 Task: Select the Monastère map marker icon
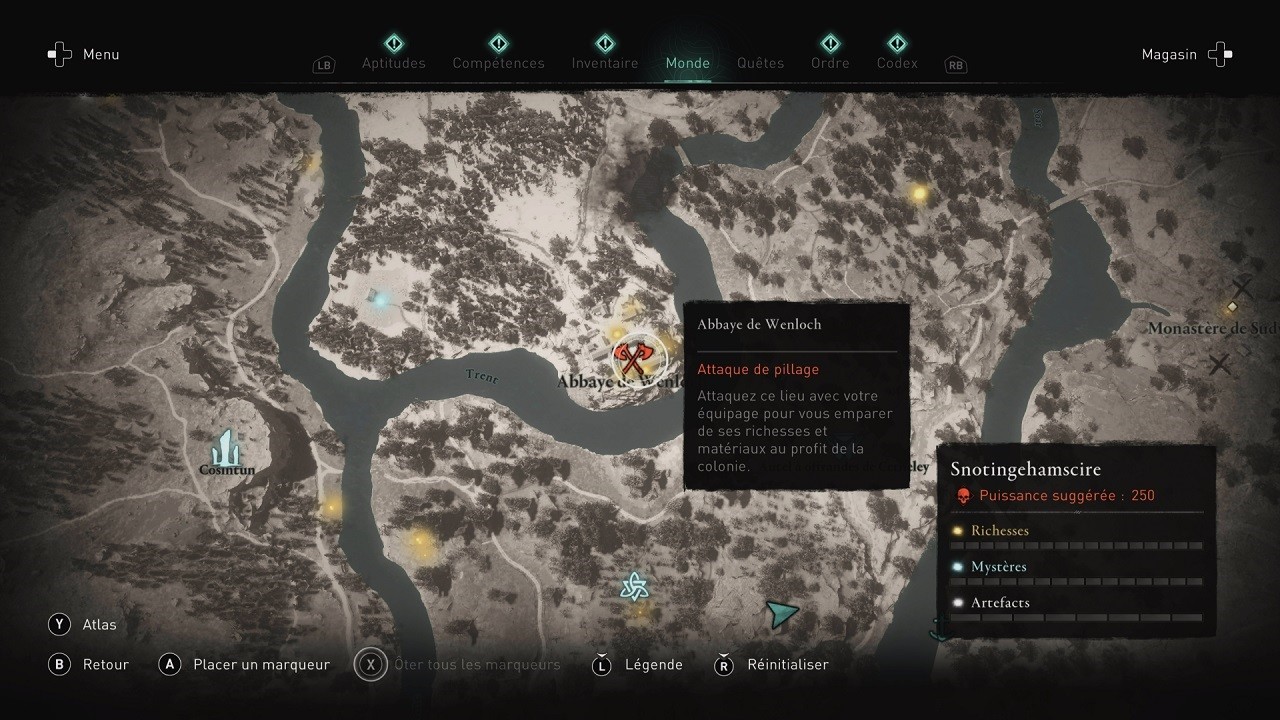click(1233, 307)
